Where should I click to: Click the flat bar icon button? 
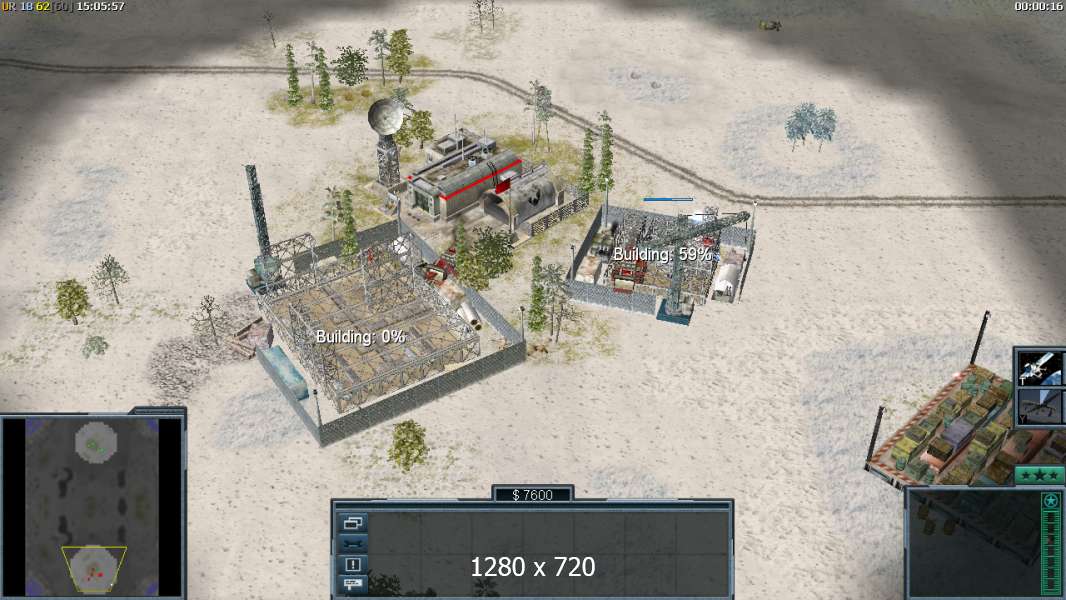354,544
